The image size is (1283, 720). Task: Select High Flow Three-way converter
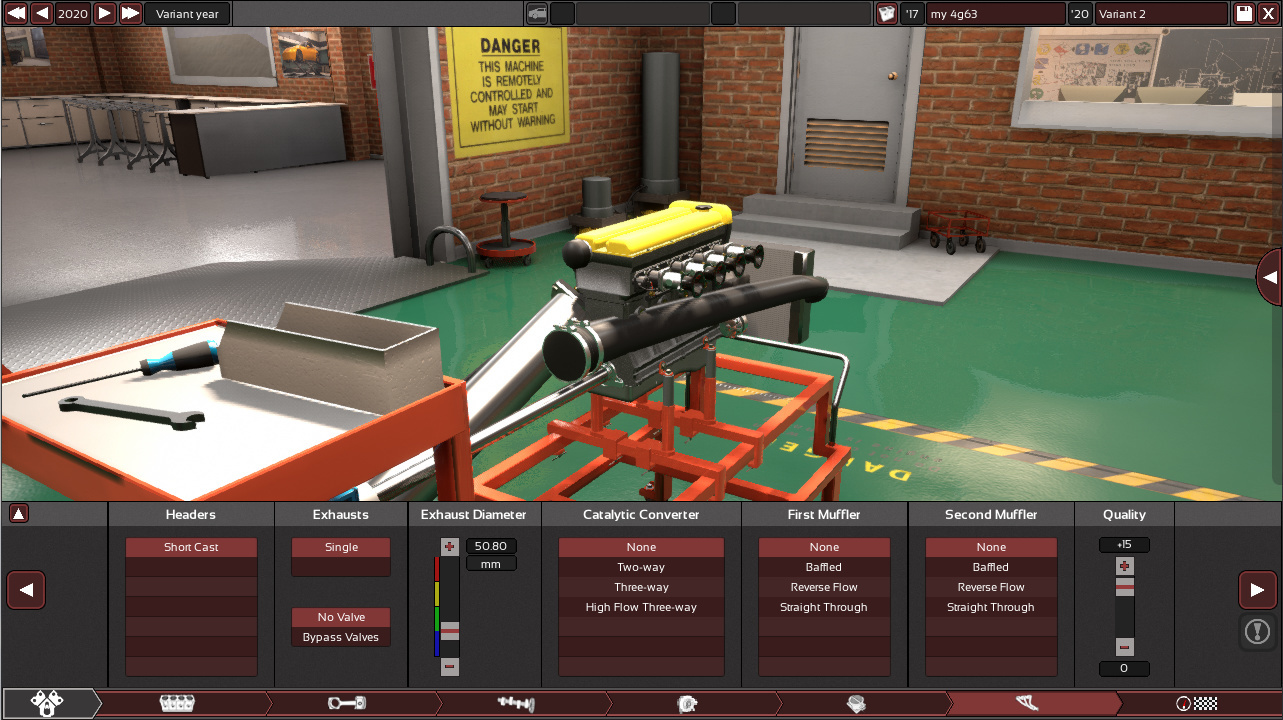[x=641, y=607]
